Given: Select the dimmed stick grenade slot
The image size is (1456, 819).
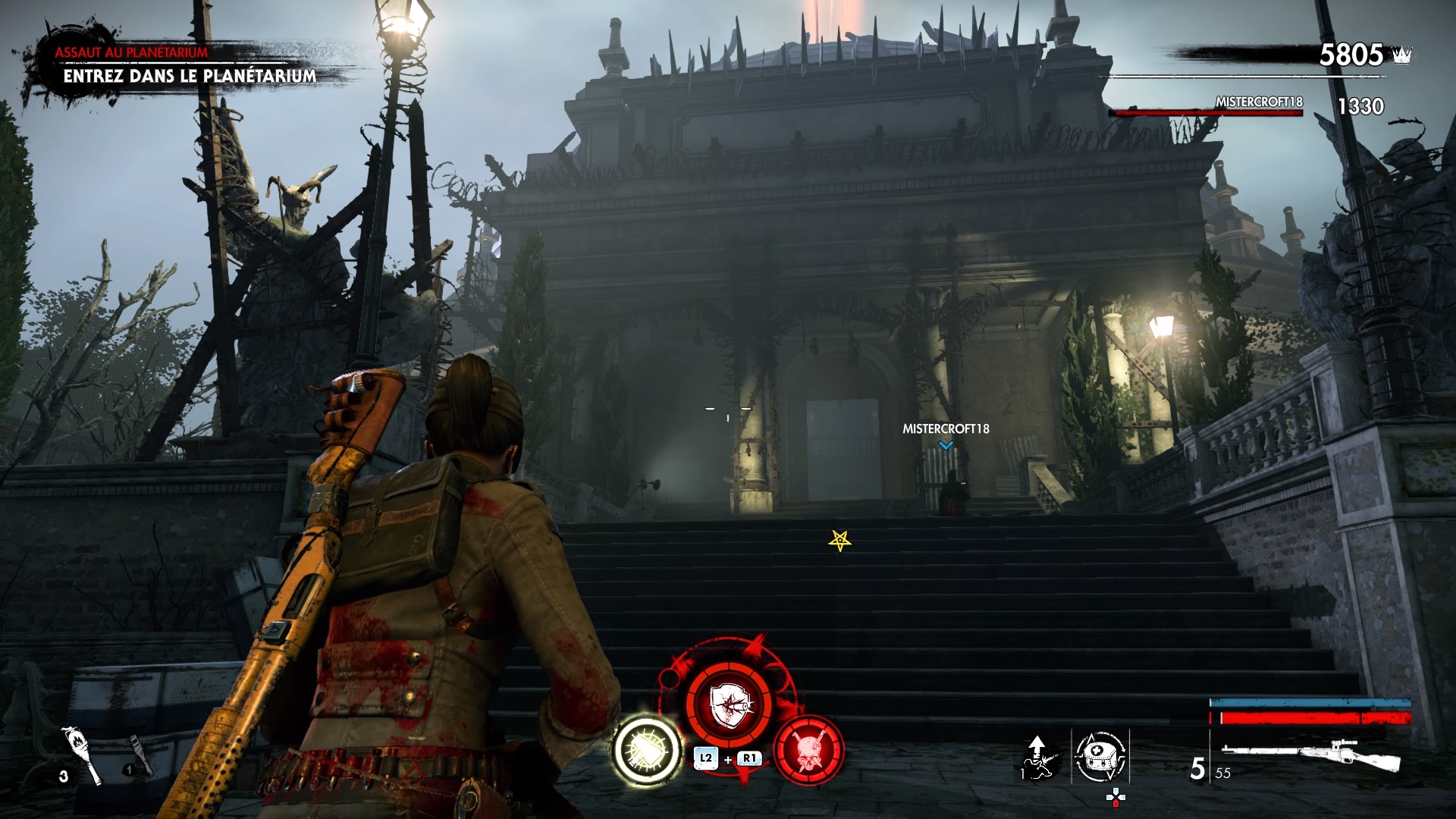Looking at the screenshot, I should (140, 756).
